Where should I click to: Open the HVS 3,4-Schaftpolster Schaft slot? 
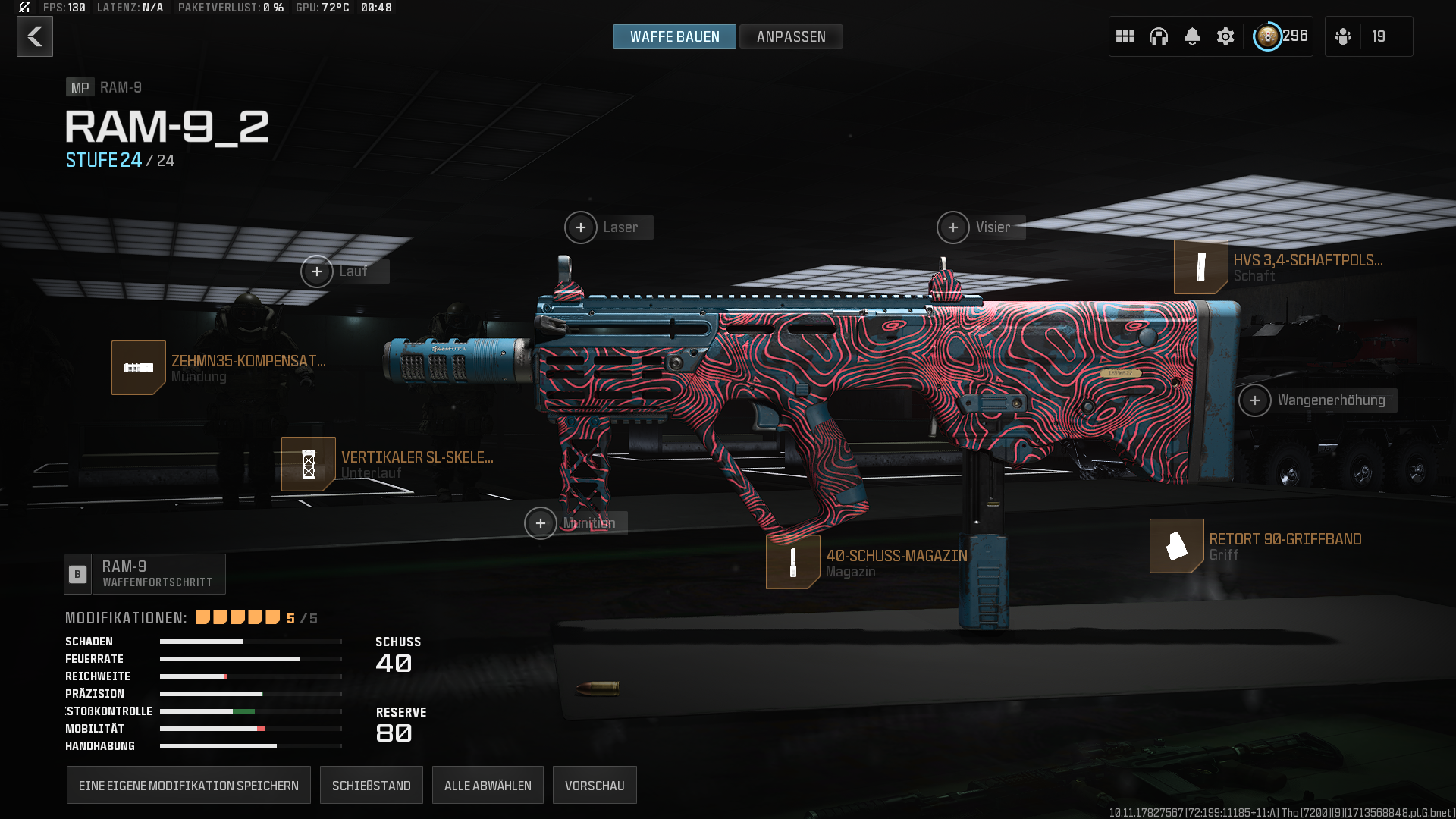click(1201, 267)
